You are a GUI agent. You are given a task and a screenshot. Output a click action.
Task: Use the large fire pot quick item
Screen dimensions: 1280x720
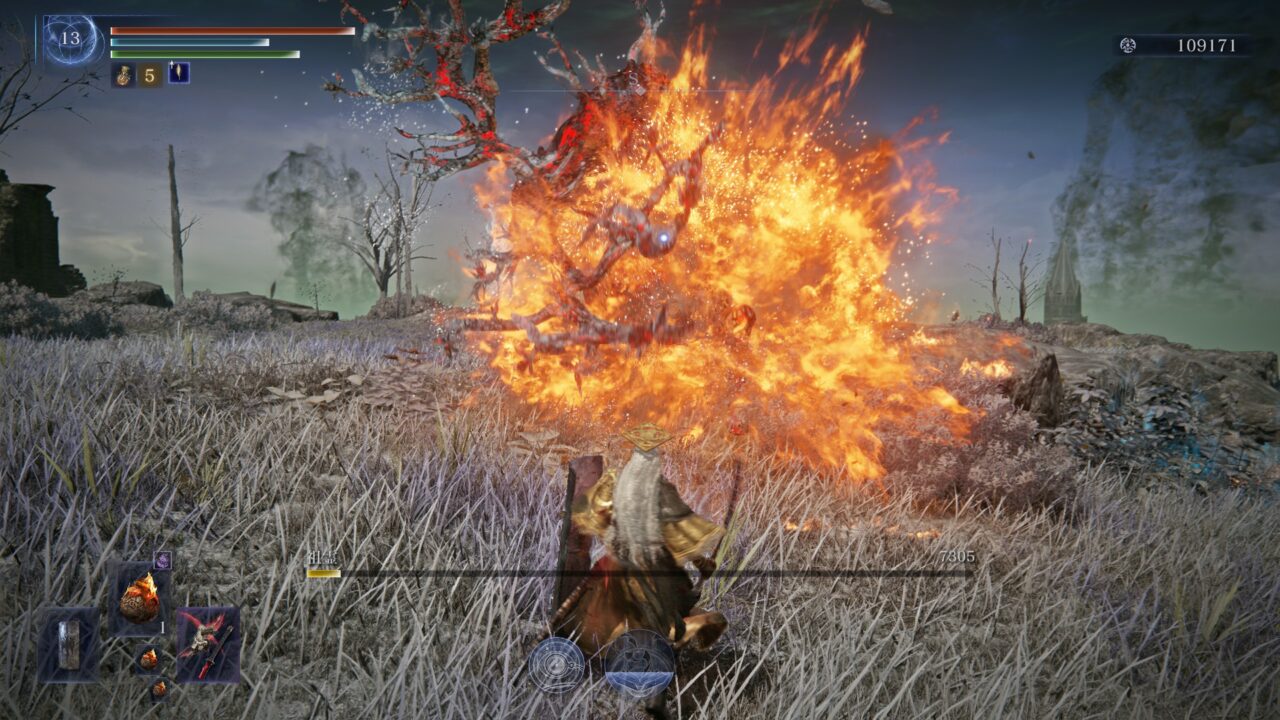point(139,599)
